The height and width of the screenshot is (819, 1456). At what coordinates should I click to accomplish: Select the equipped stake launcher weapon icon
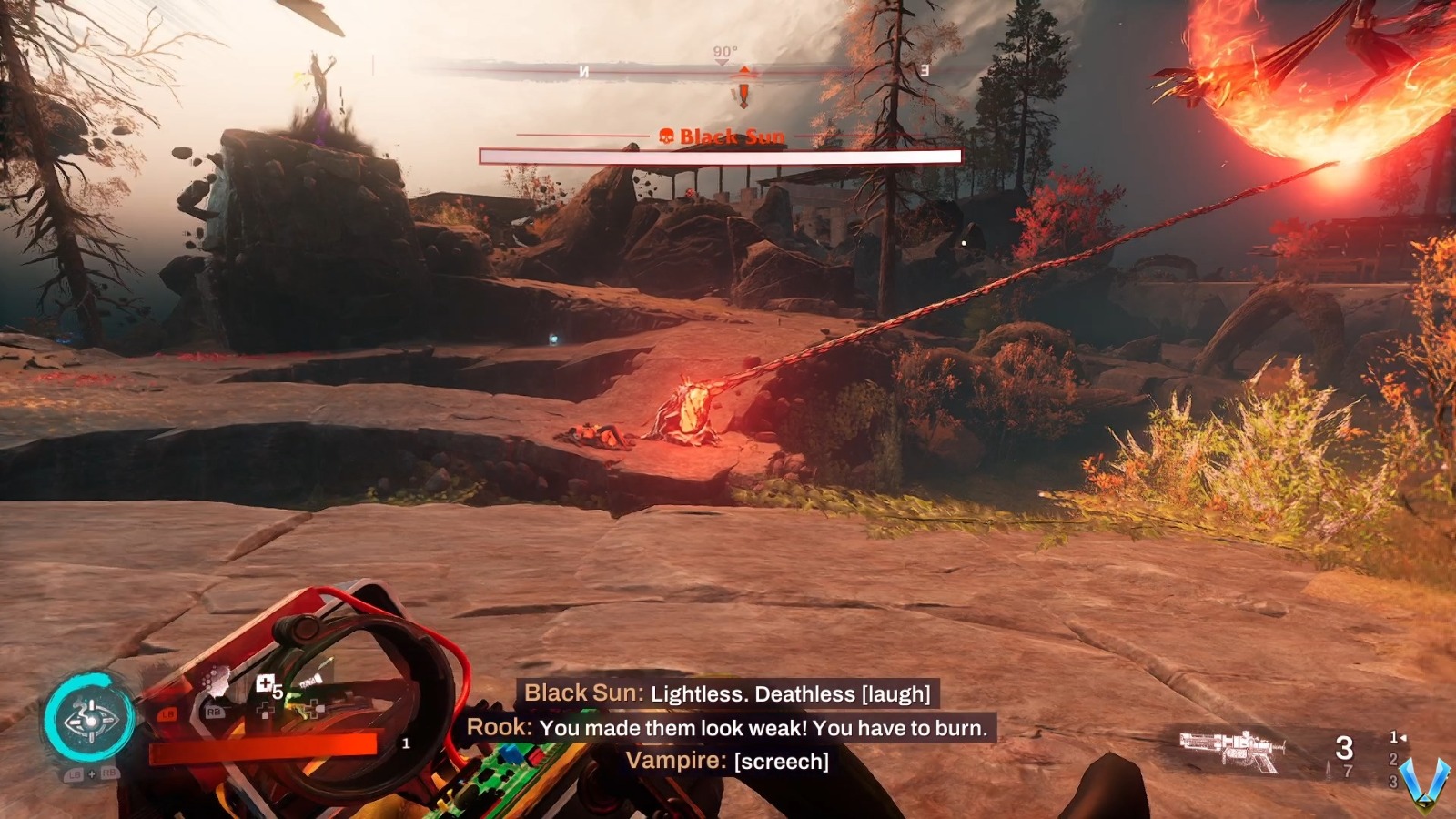(x=1232, y=749)
